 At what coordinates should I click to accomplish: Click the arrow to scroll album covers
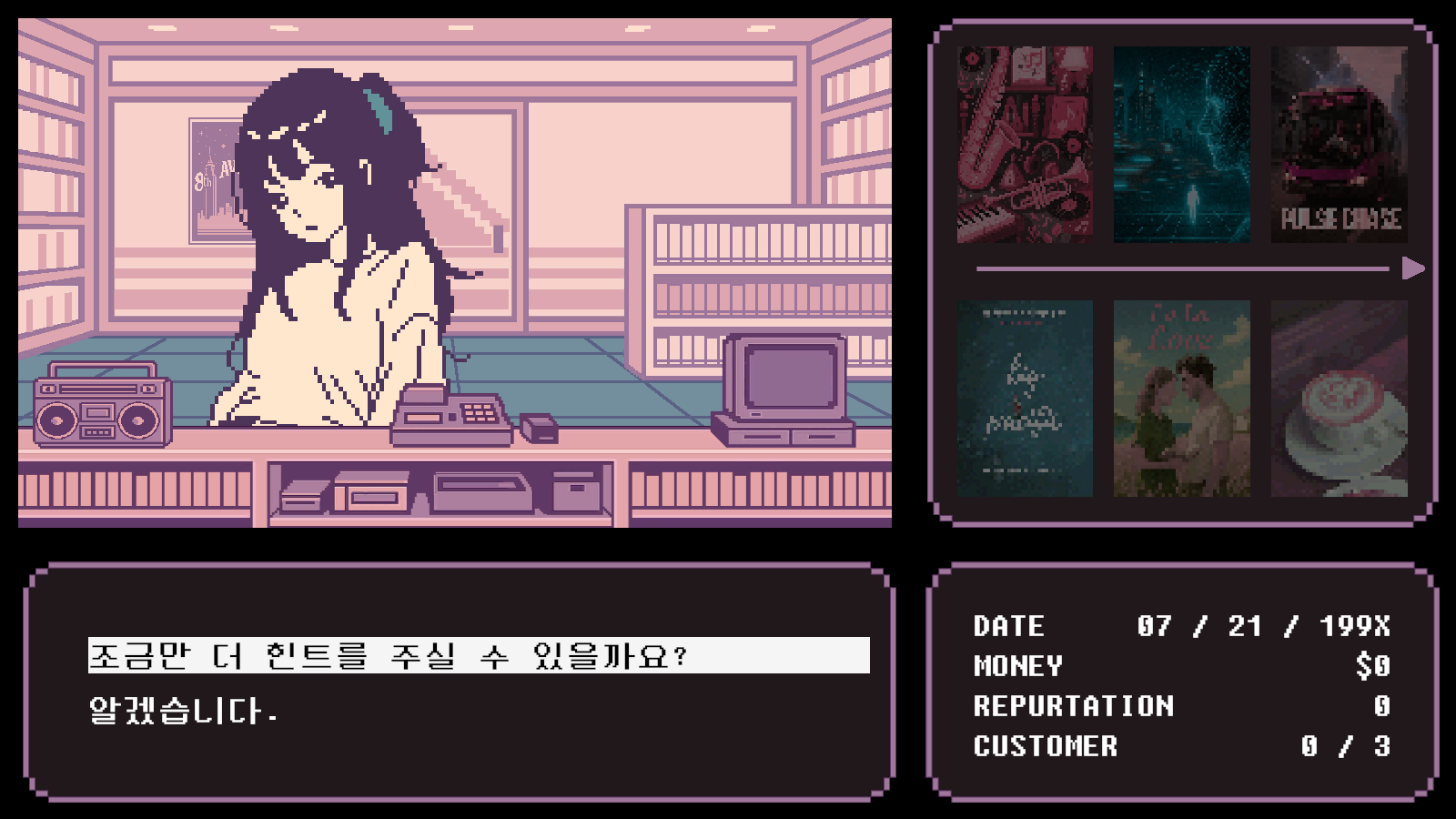1411,267
